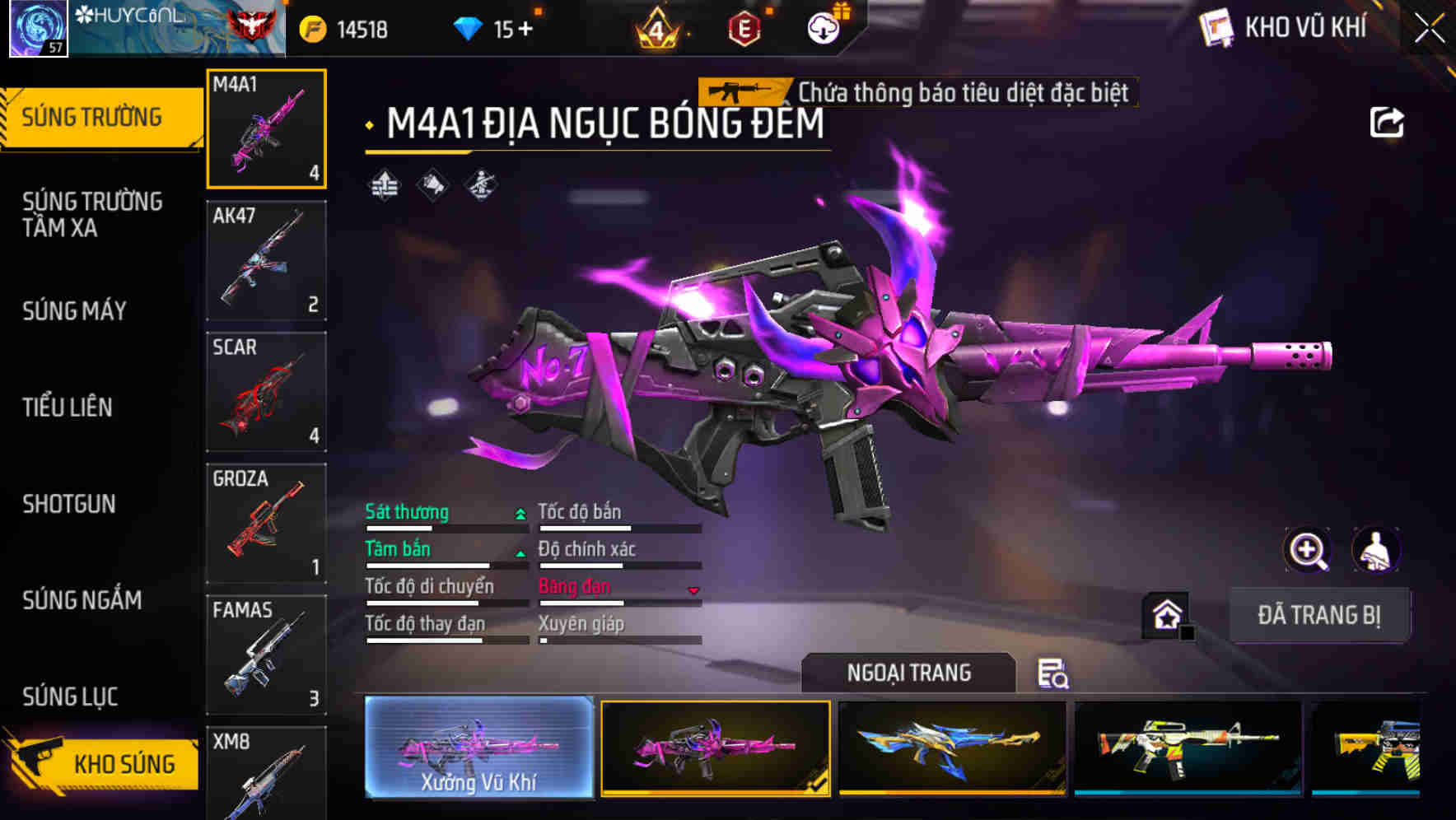Click the Sát thương green up arrow
1456x820 pixels.
(x=519, y=512)
